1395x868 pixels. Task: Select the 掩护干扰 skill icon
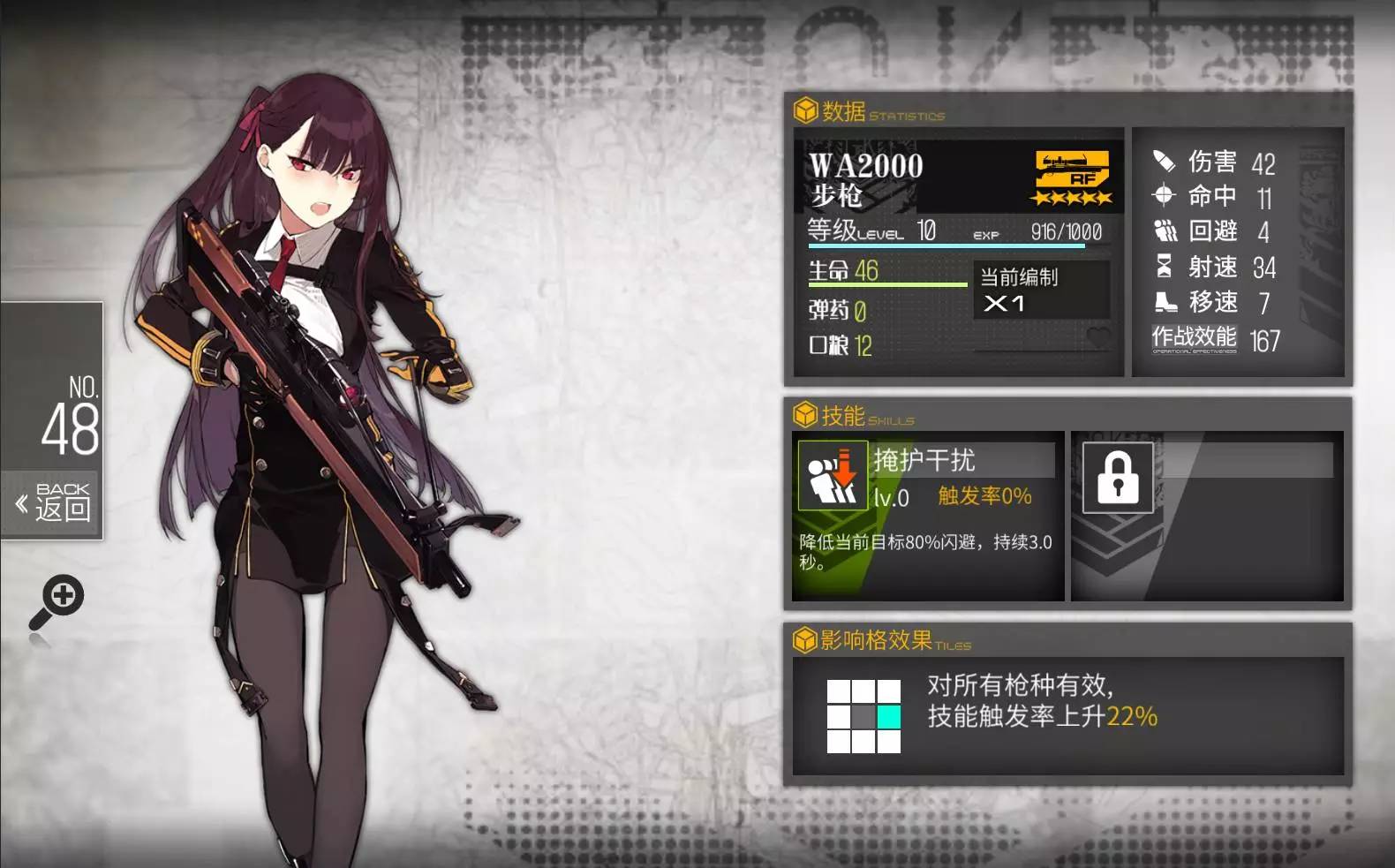pos(832,476)
